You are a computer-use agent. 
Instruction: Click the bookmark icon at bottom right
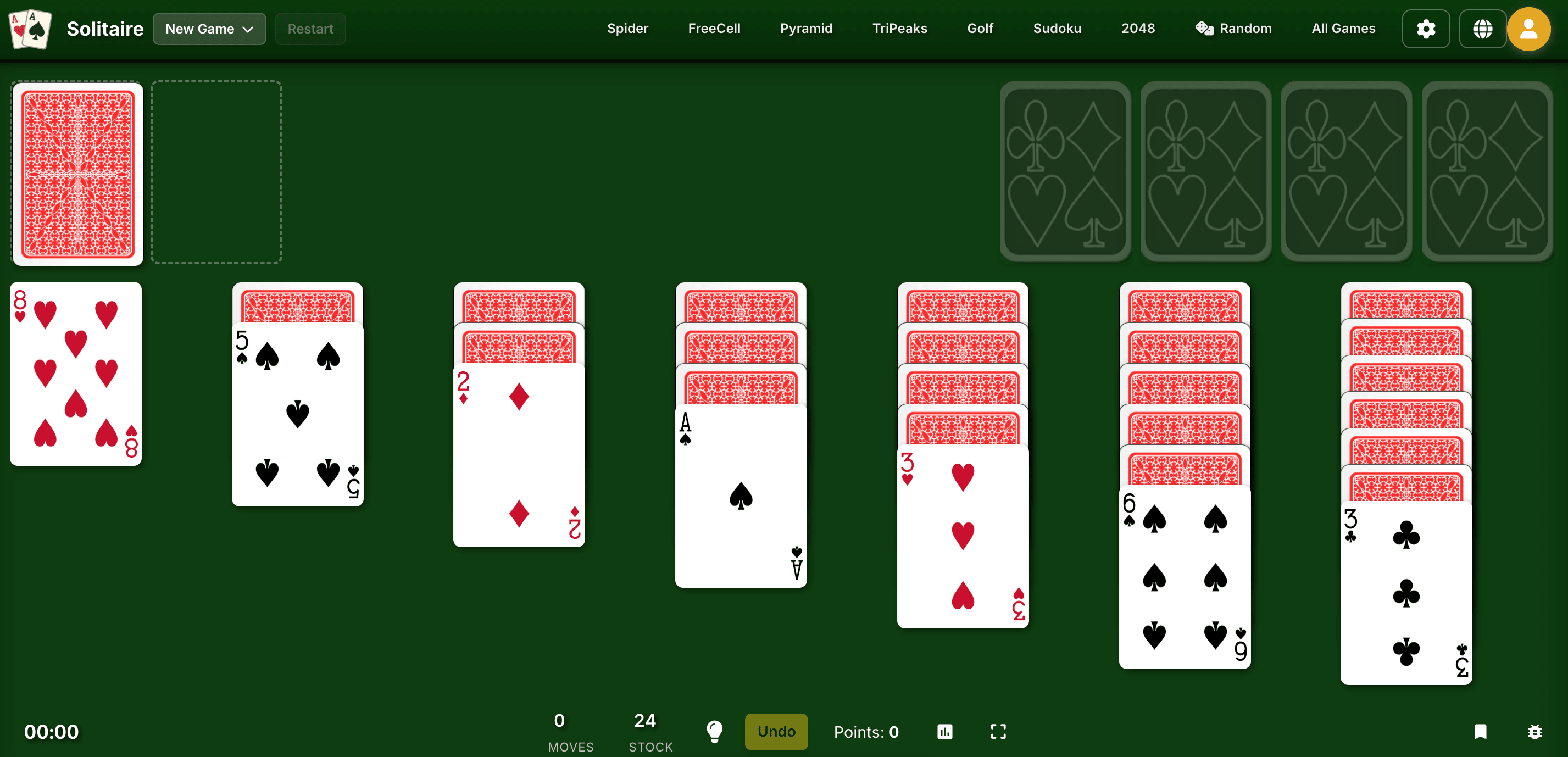tap(1482, 731)
